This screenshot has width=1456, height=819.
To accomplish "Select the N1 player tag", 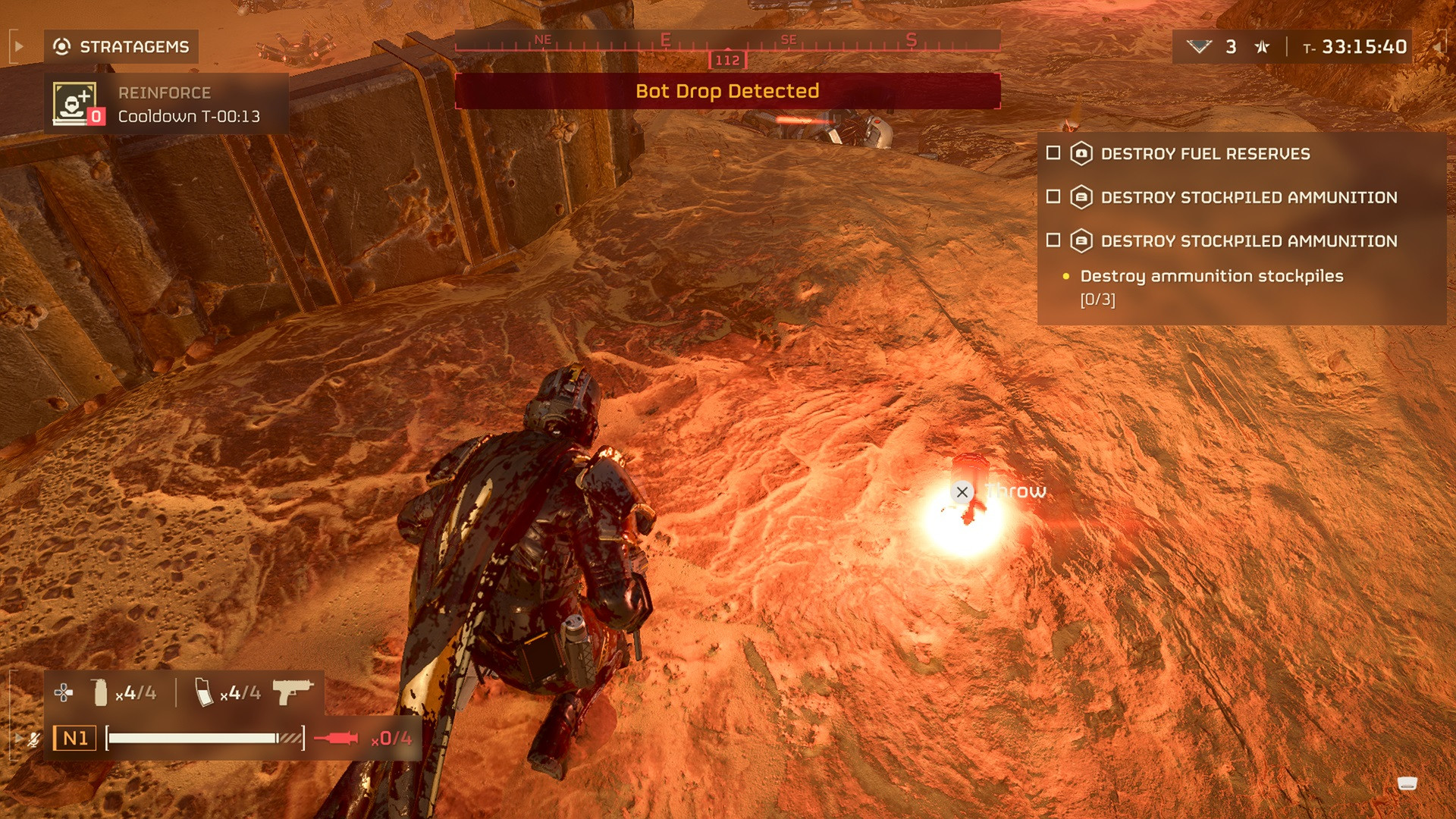I will click(x=74, y=738).
